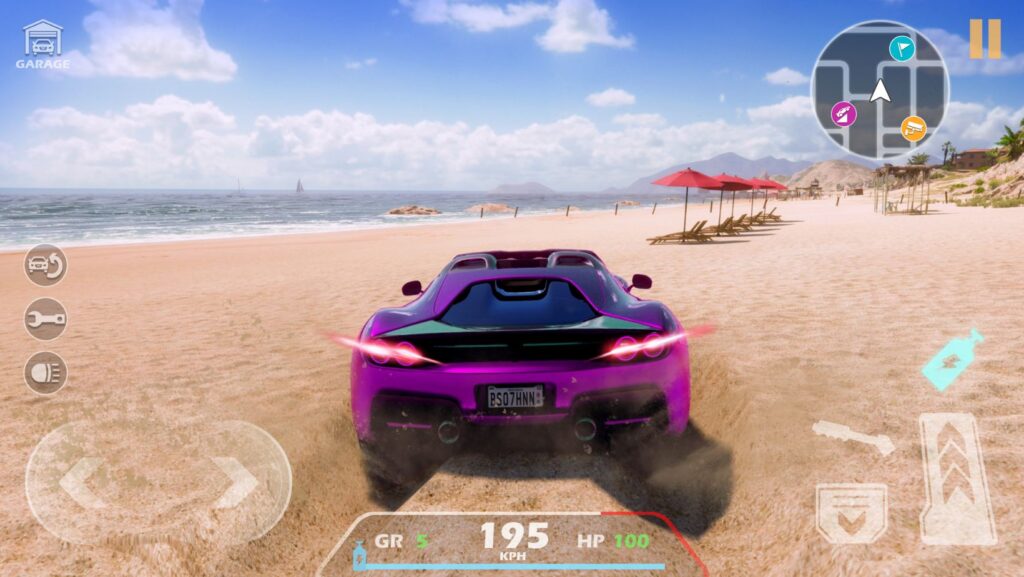Screen dimensions: 1024x577
Task: Open the Garage menu
Action: point(42,45)
